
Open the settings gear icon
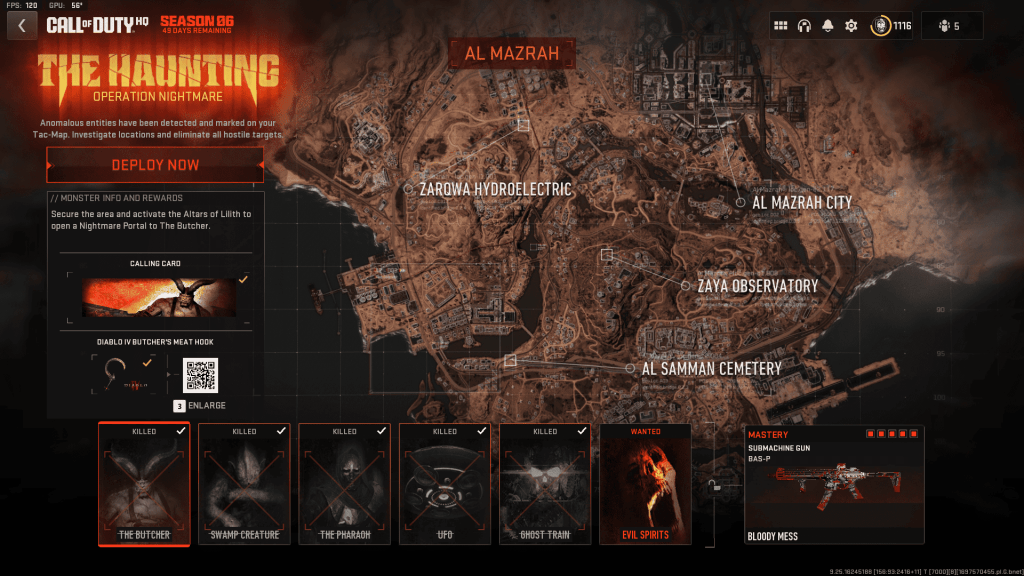[x=851, y=26]
